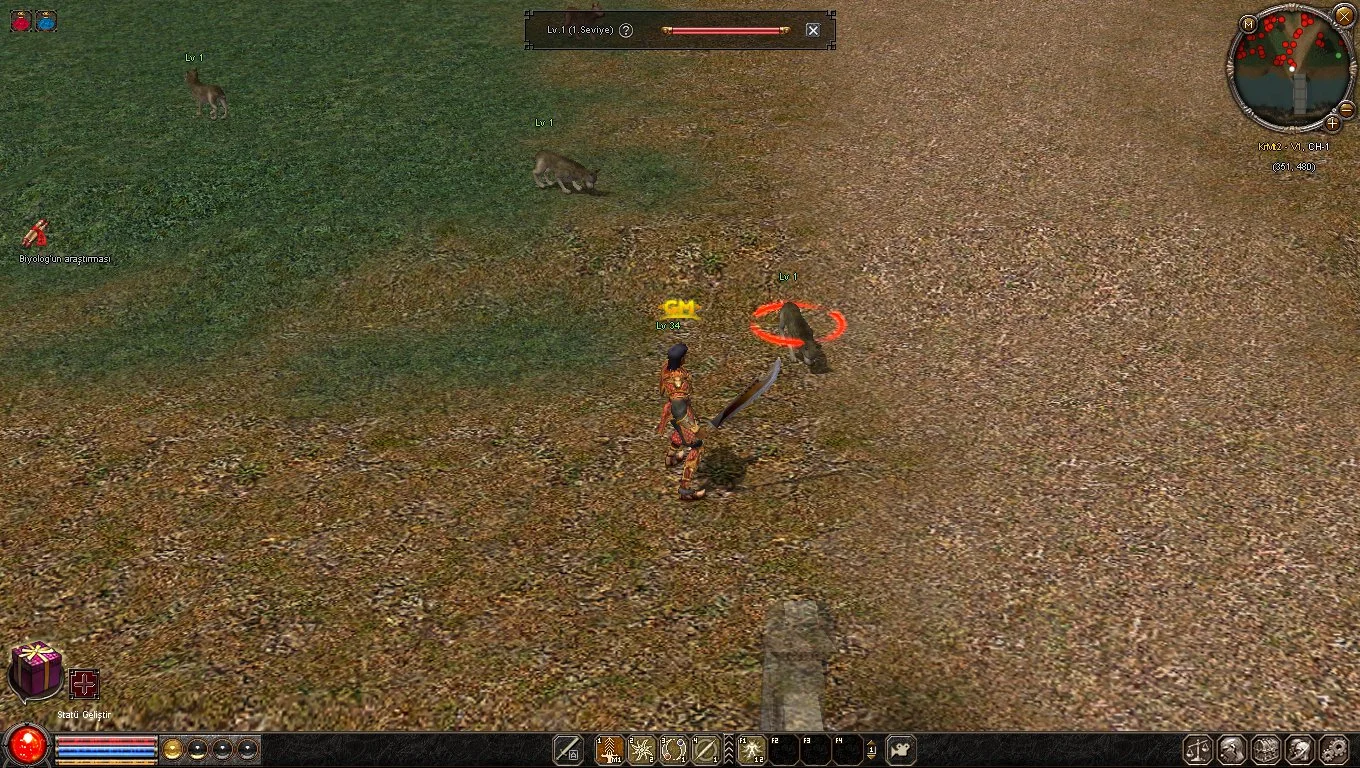Image resolution: width=1360 pixels, height=768 pixels.
Task: Switch the quickslot page with the arrows
Action: [x=871, y=749]
